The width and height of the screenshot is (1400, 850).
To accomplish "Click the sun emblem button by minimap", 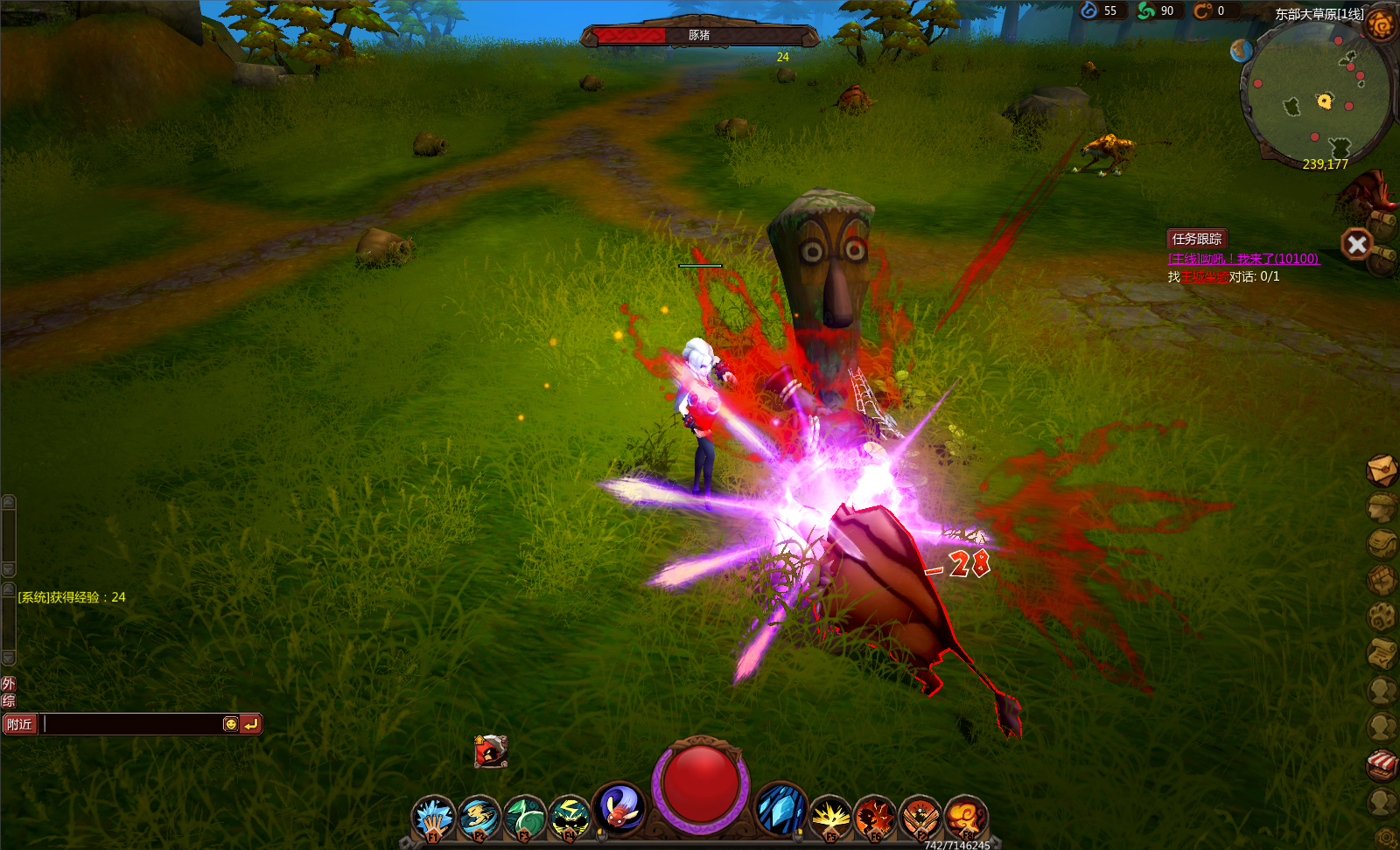I will point(1380,25).
